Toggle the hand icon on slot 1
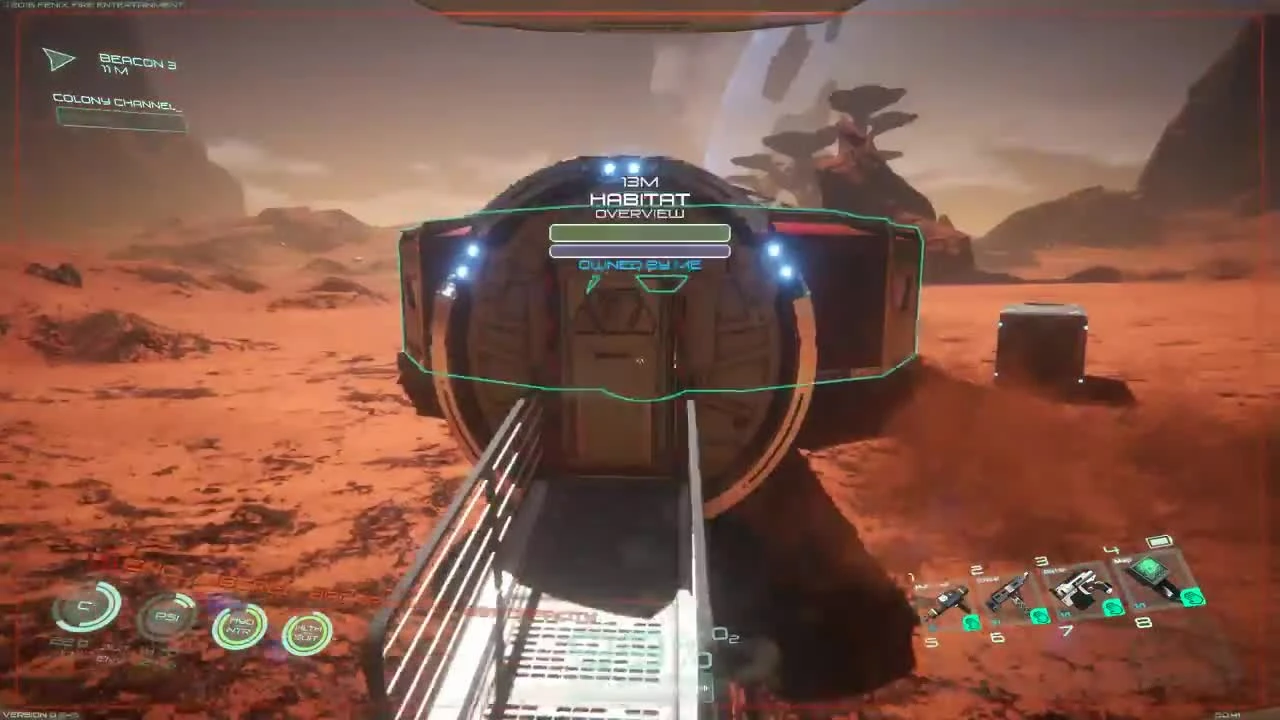 [970, 623]
